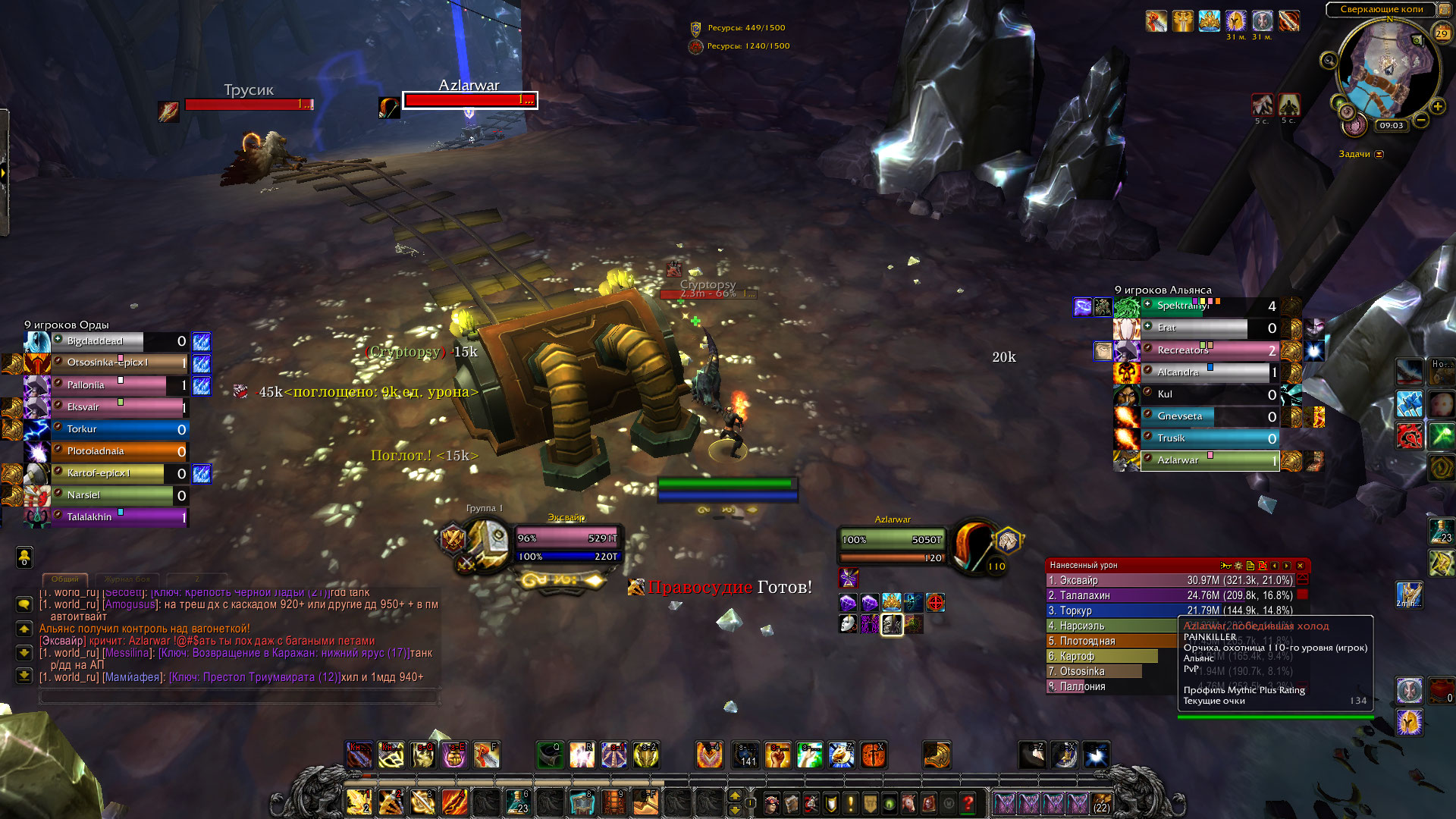Toggle the minimap tracking magnifier button

coord(1329,61)
